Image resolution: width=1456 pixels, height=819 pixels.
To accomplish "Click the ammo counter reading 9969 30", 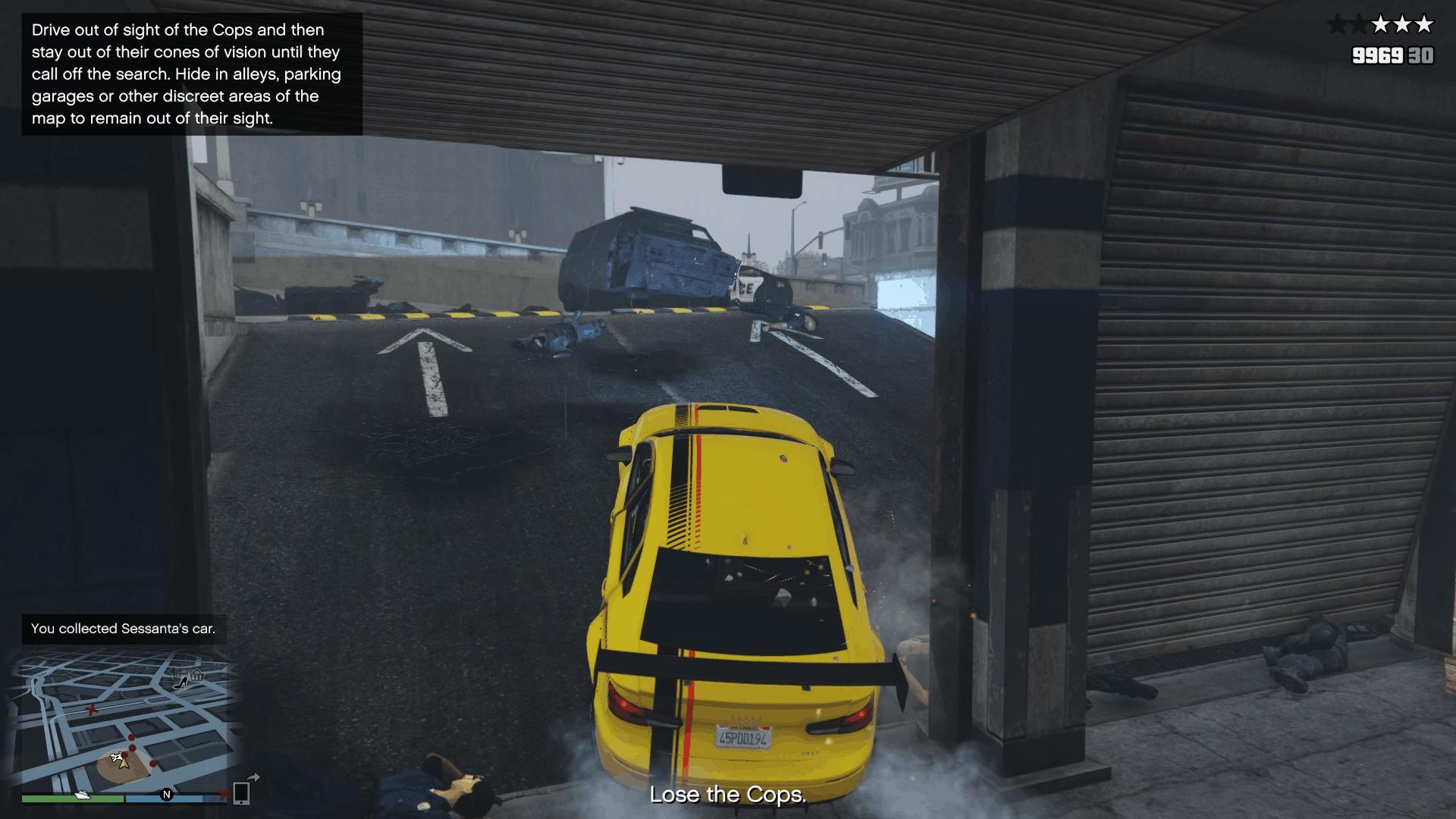I will (x=1393, y=55).
